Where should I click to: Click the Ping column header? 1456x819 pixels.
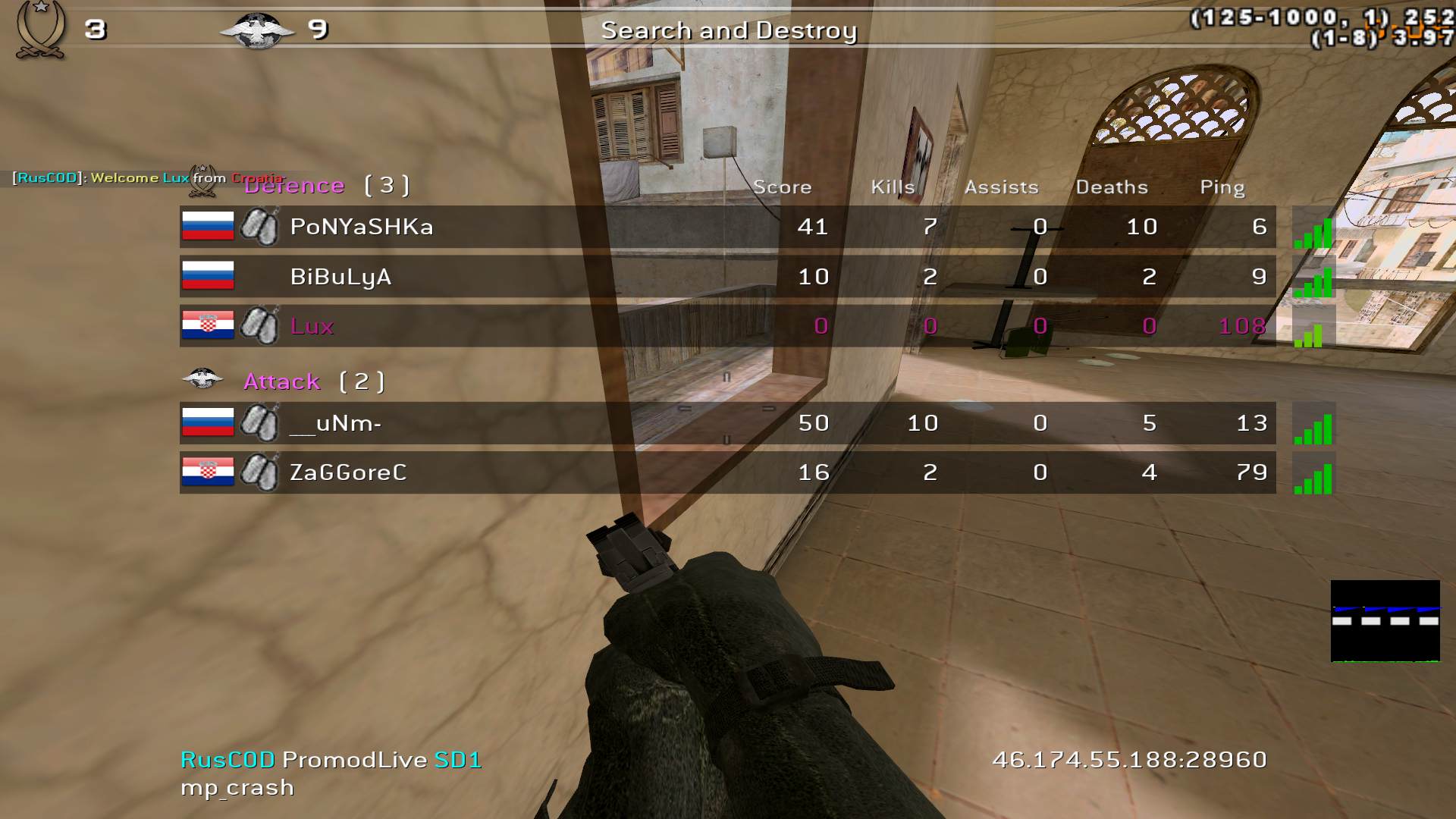tap(1222, 187)
